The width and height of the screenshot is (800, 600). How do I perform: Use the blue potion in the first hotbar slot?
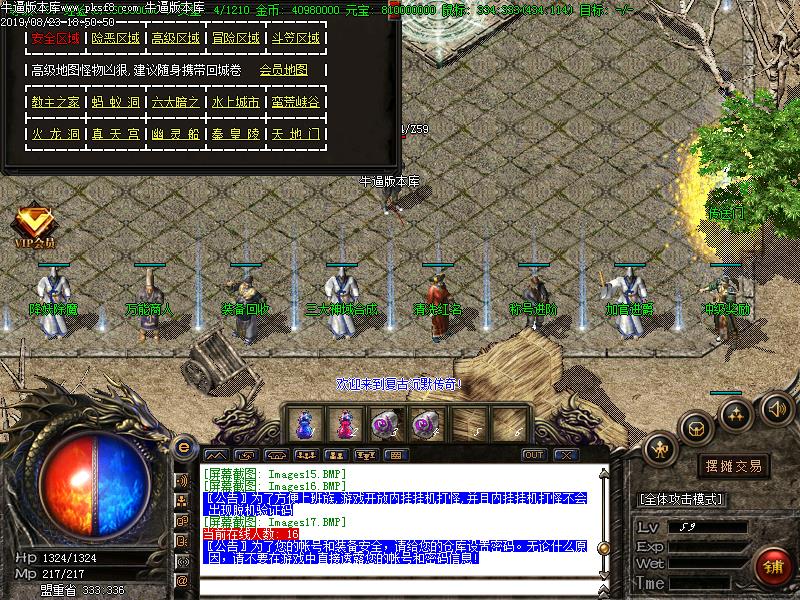(304, 424)
